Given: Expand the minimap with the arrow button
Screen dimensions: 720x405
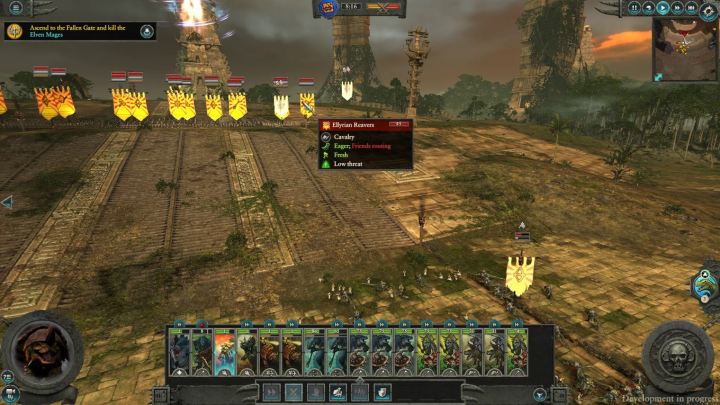Looking at the screenshot, I should coord(659,76).
